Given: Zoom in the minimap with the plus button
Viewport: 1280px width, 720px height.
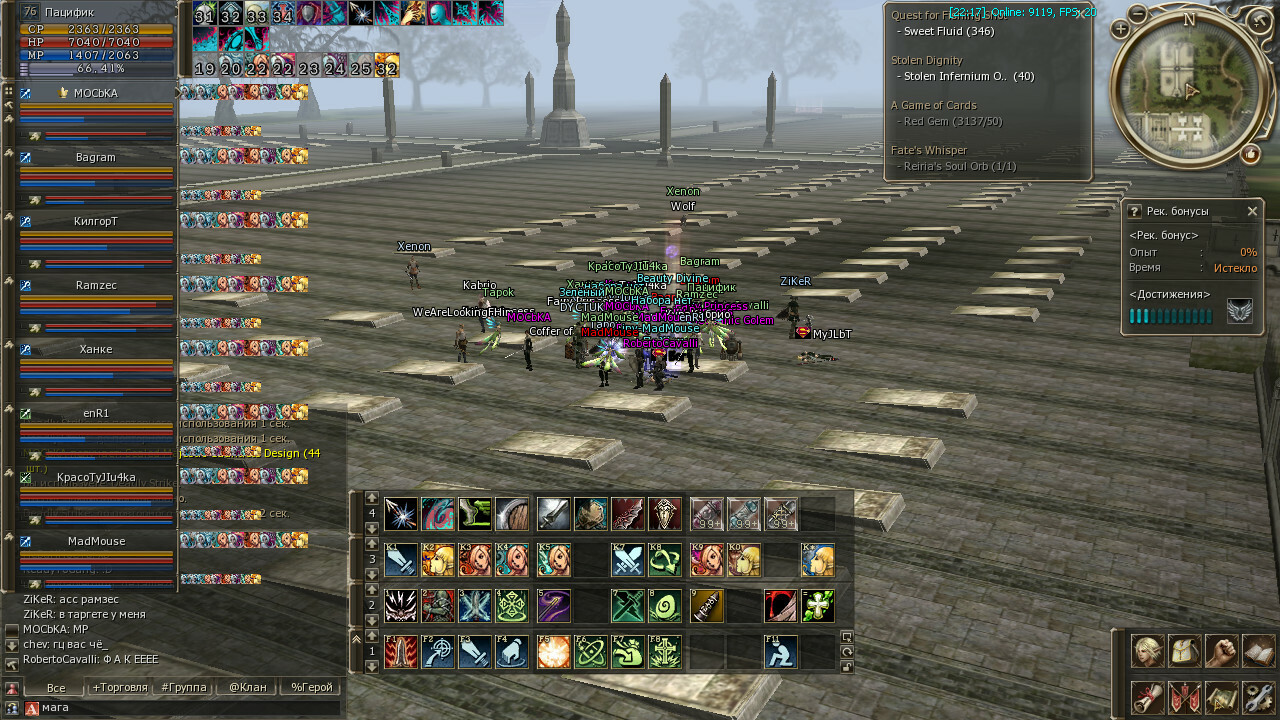Looking at the screenshot, I should pyautogui.click(x=1120, y=30).
